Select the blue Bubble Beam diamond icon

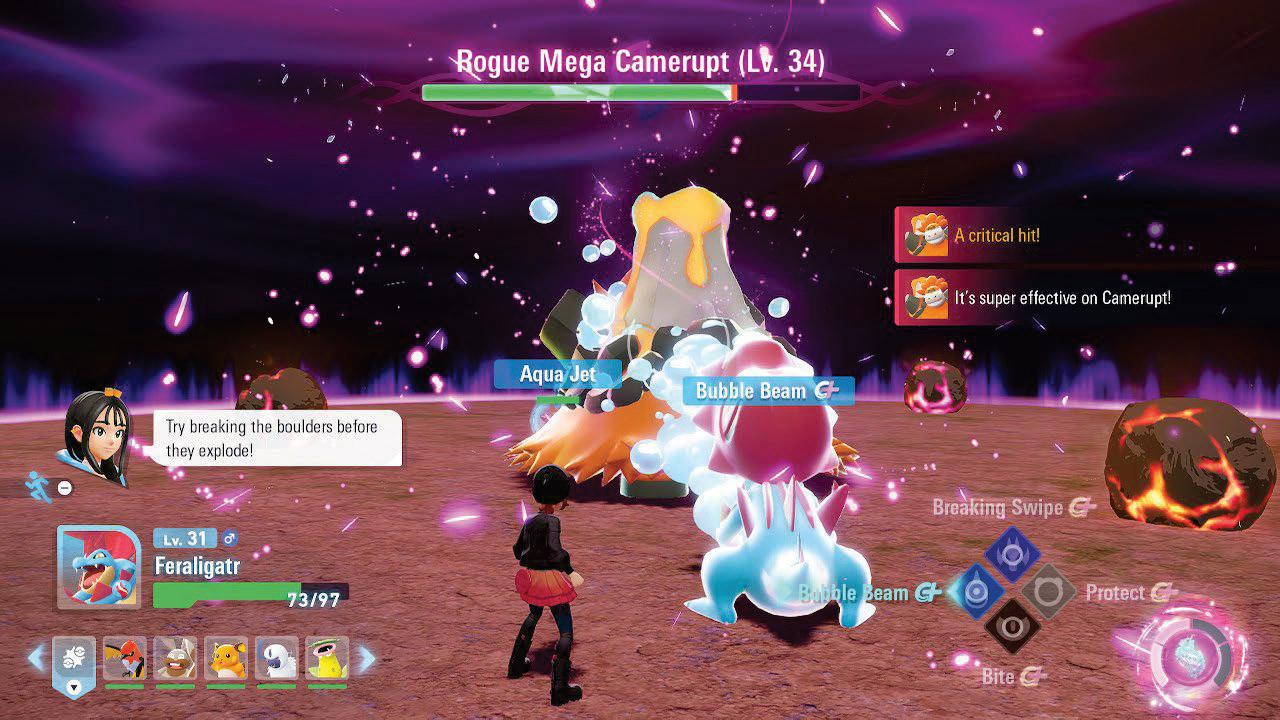[x=977, y=590]
